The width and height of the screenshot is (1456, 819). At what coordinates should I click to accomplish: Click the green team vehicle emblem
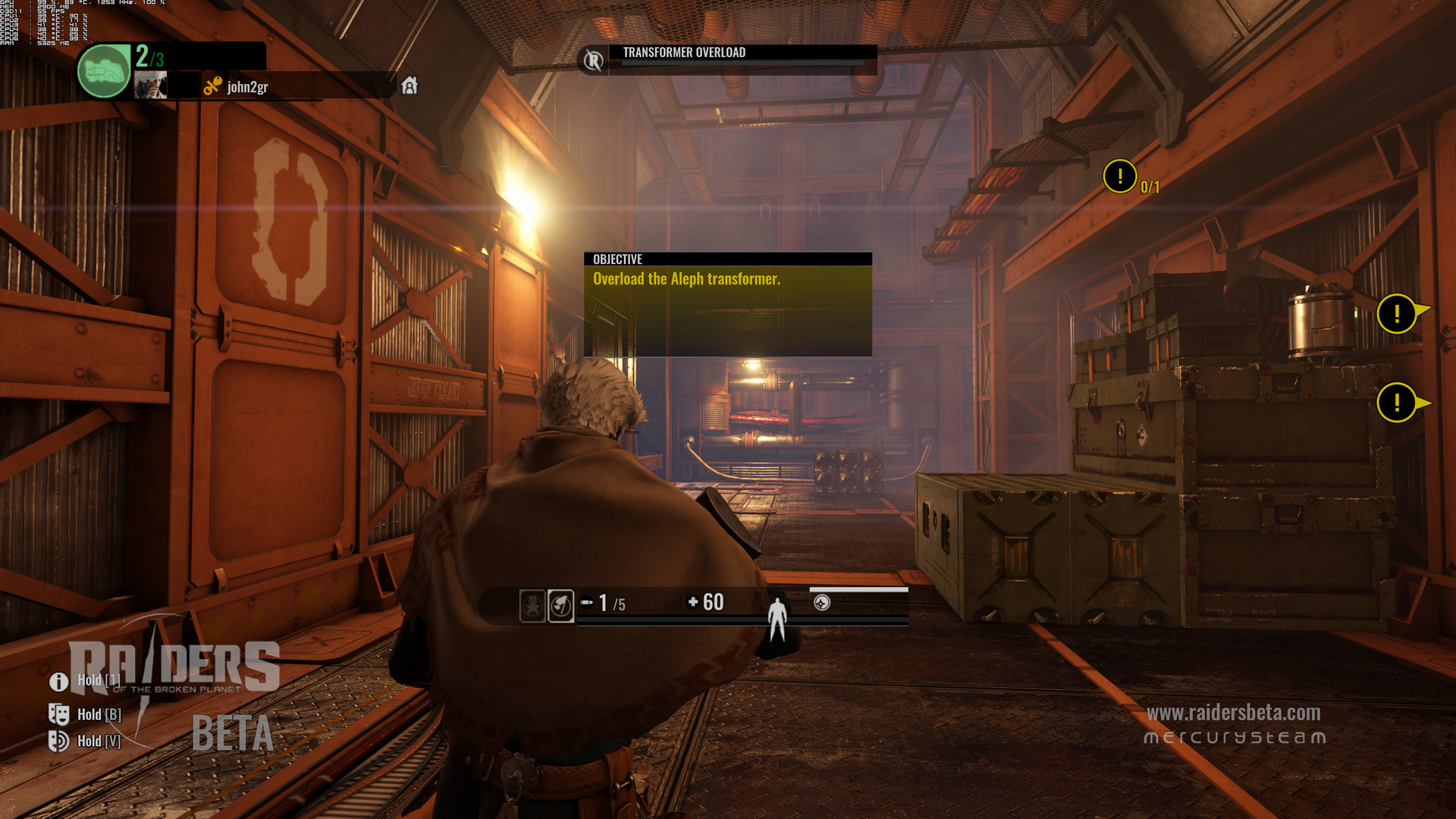tap(104, 71)
